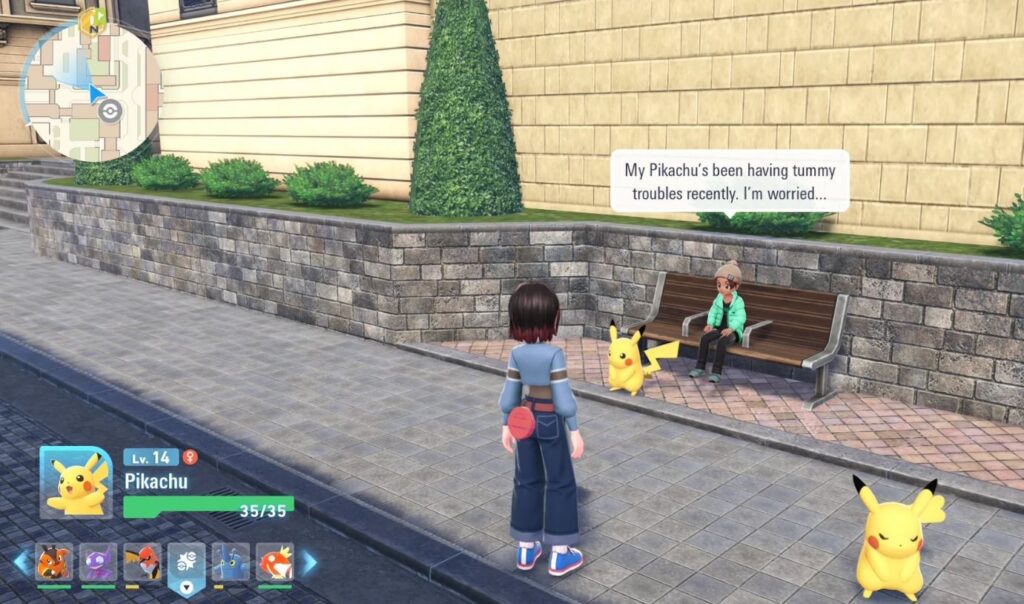Click the right arrow of party bar
This screenshot has height=604, width=1024.
(x=309, y=562)
